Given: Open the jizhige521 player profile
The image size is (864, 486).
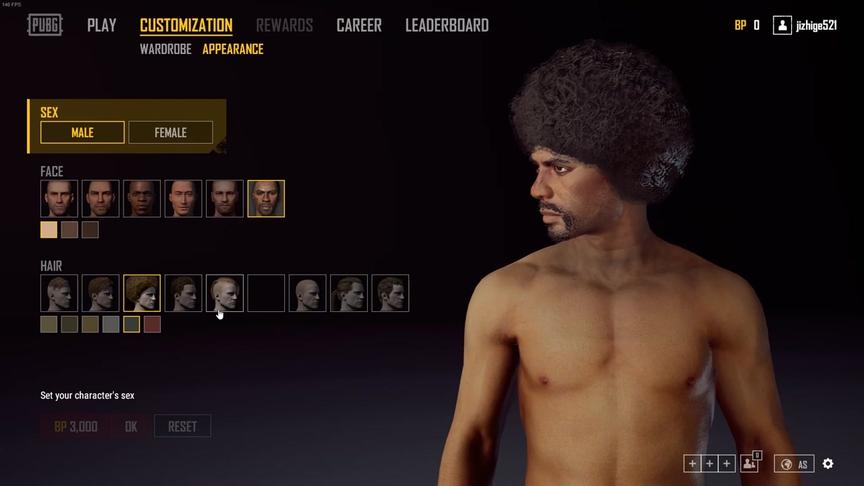Looking at the screenshot, I should (x=805, y=25).
